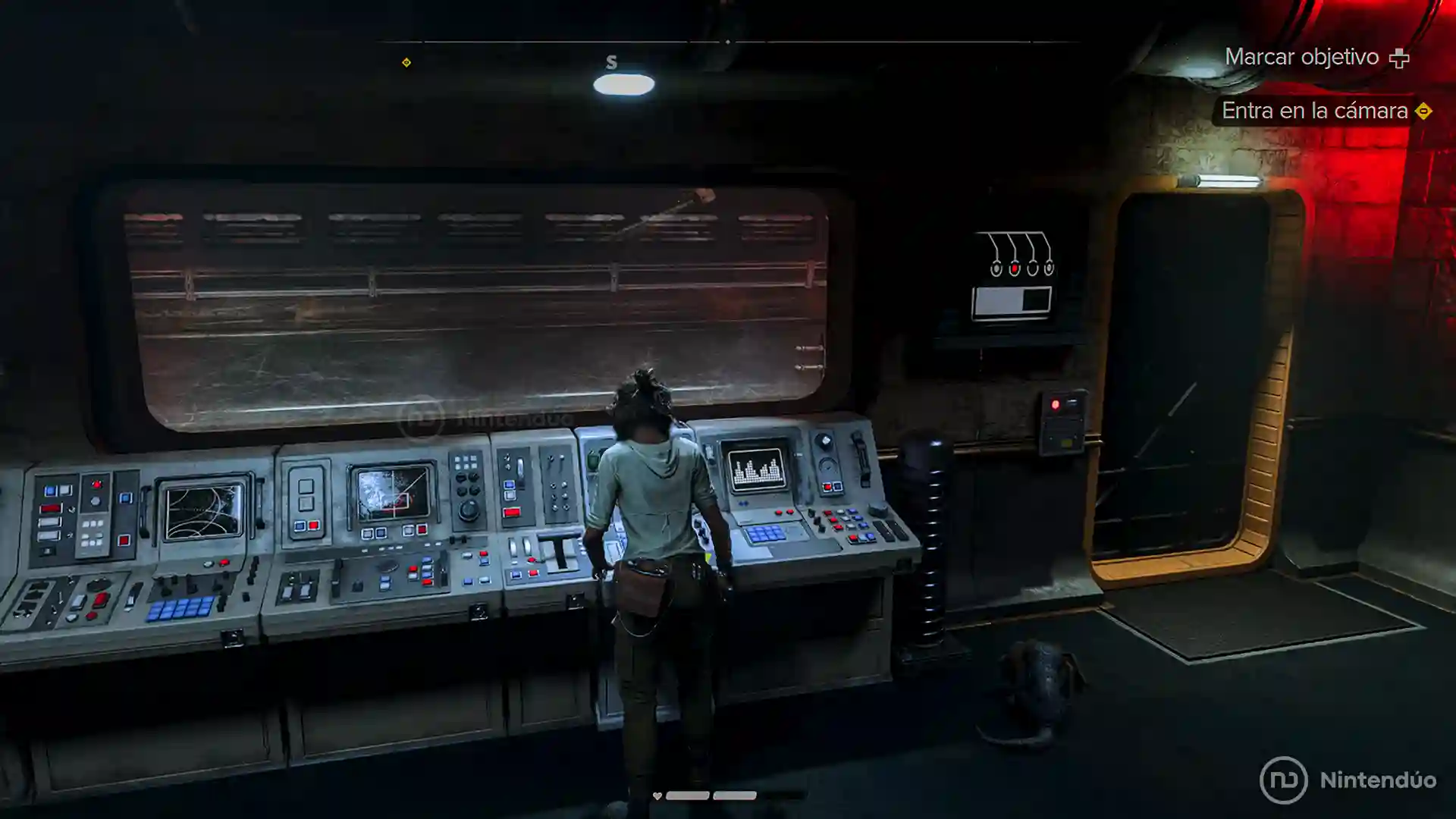Click the Nintendúo watermark logo
1456x819 pixels.
[x=1348, y=780]
